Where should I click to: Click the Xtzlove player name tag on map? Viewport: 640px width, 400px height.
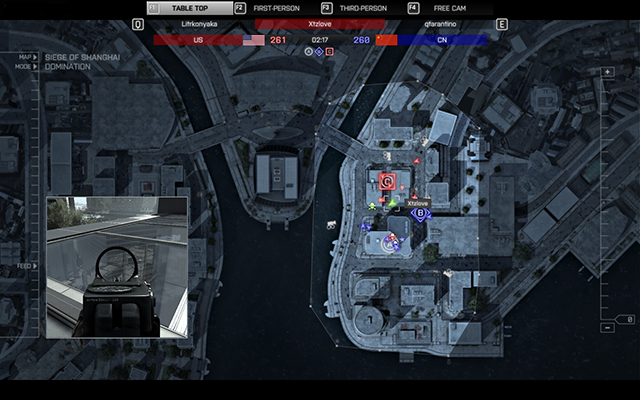pos(417,202)
